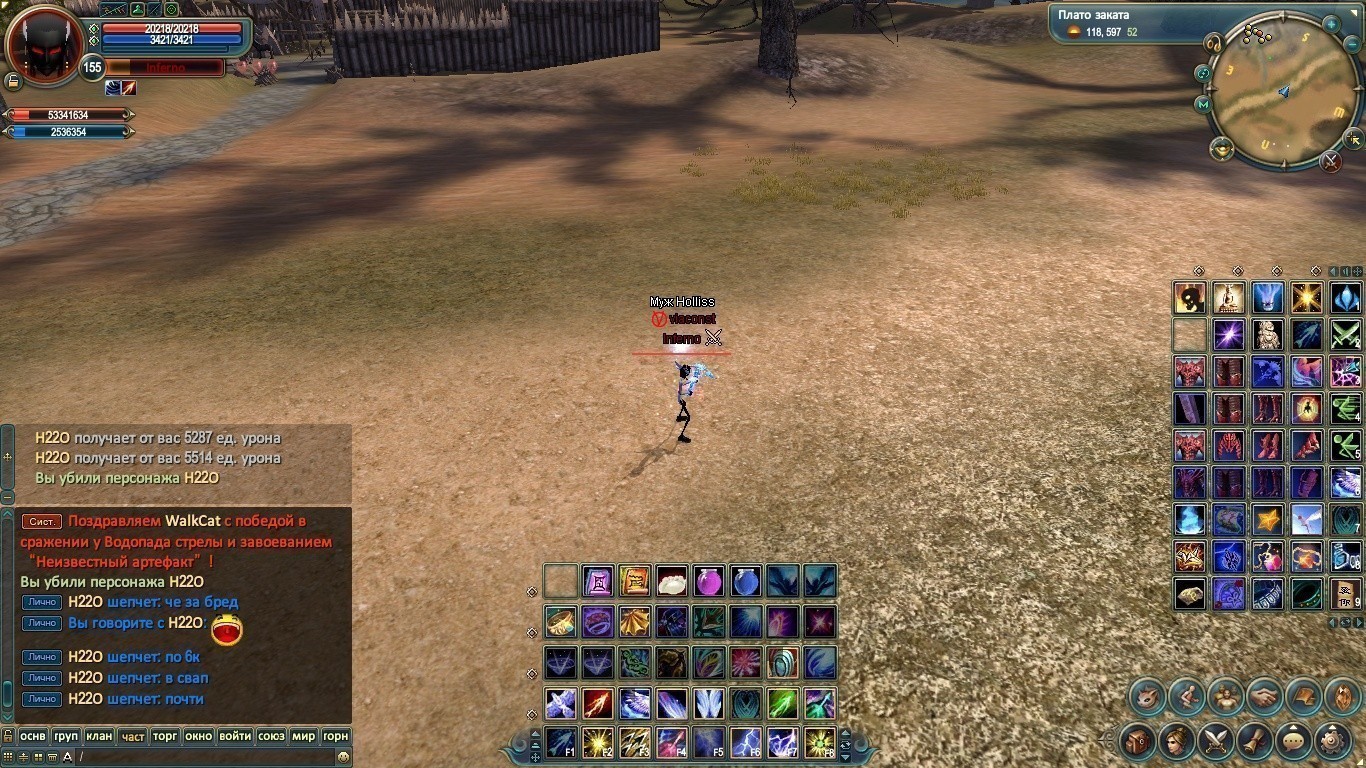Click the player's demon mask portrait
The width and height of the screenshot is (1366, 768).
pyautogui.click(x=44, y=47)
